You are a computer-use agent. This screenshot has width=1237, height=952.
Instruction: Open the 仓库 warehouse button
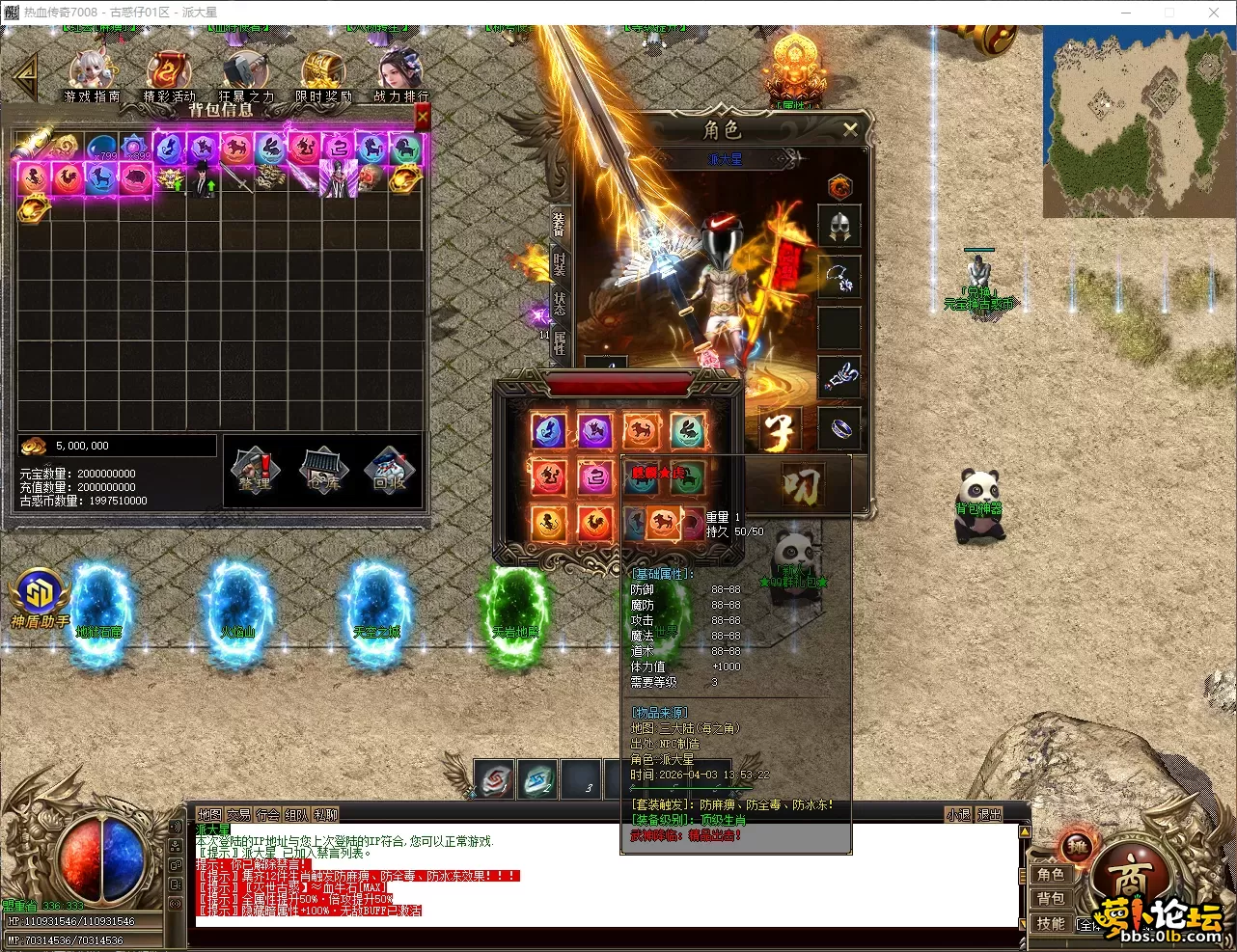[x=323, y=471]
